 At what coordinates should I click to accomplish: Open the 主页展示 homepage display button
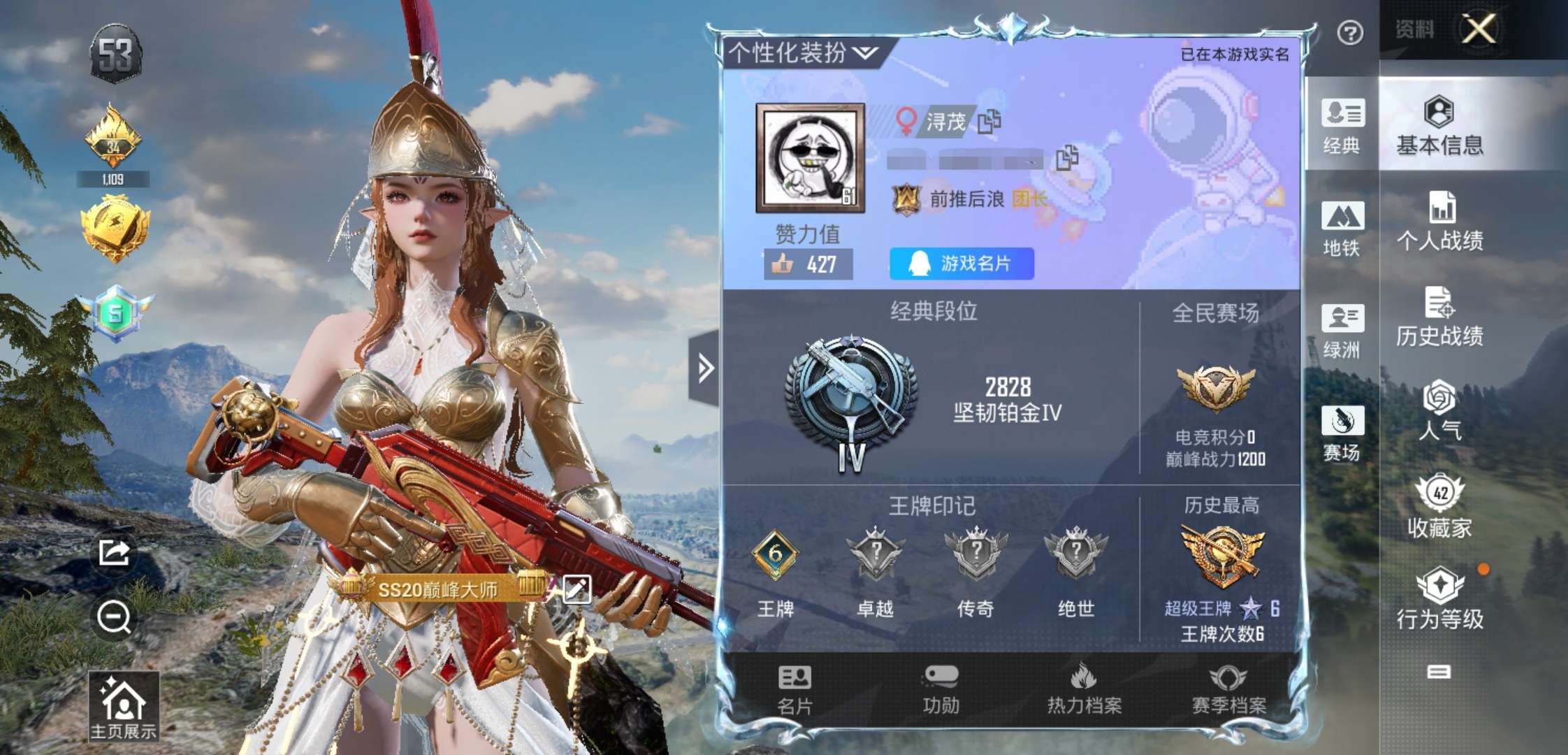[123, 706]
